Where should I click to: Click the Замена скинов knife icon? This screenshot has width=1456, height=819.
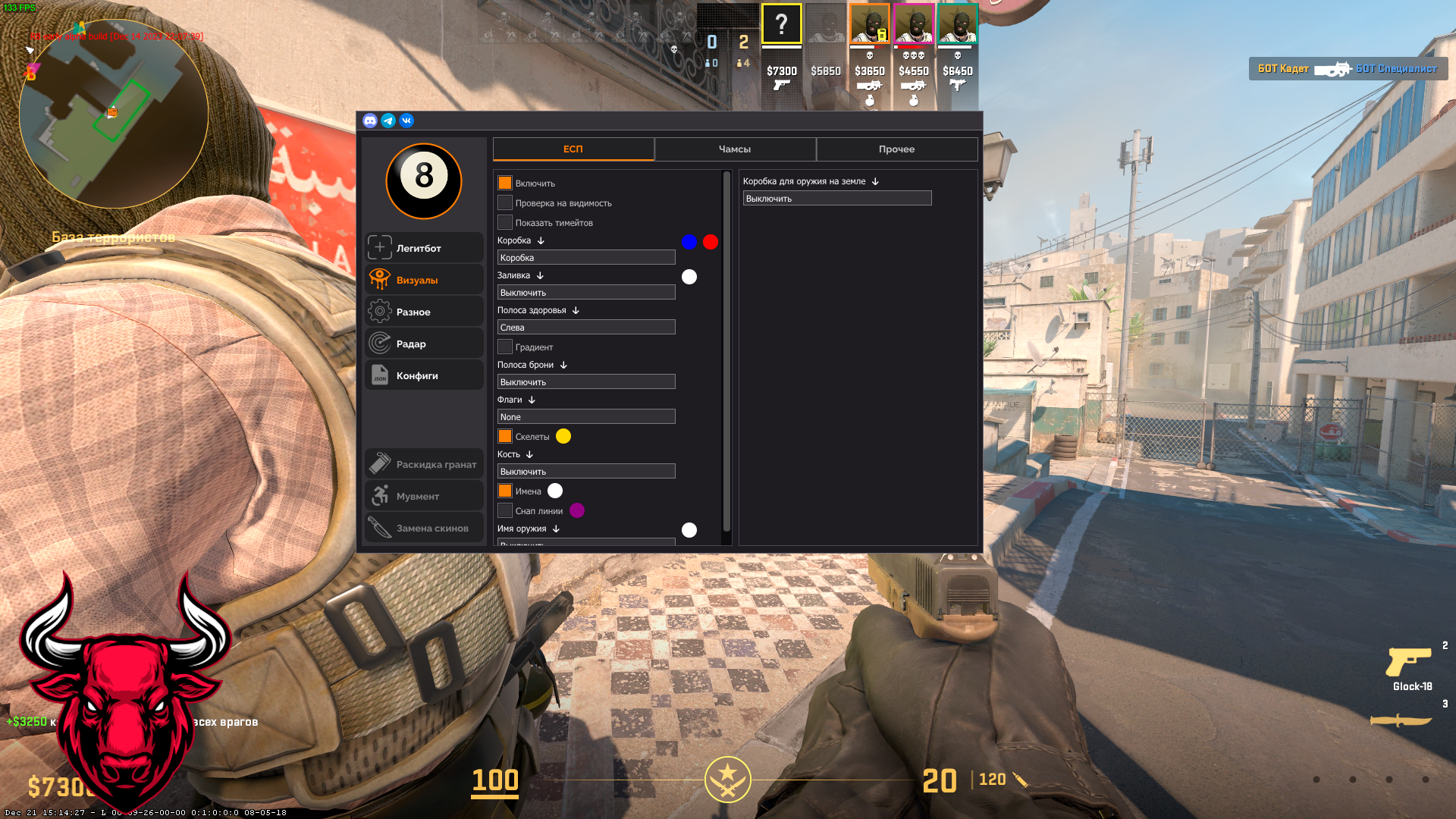(379, 528)
